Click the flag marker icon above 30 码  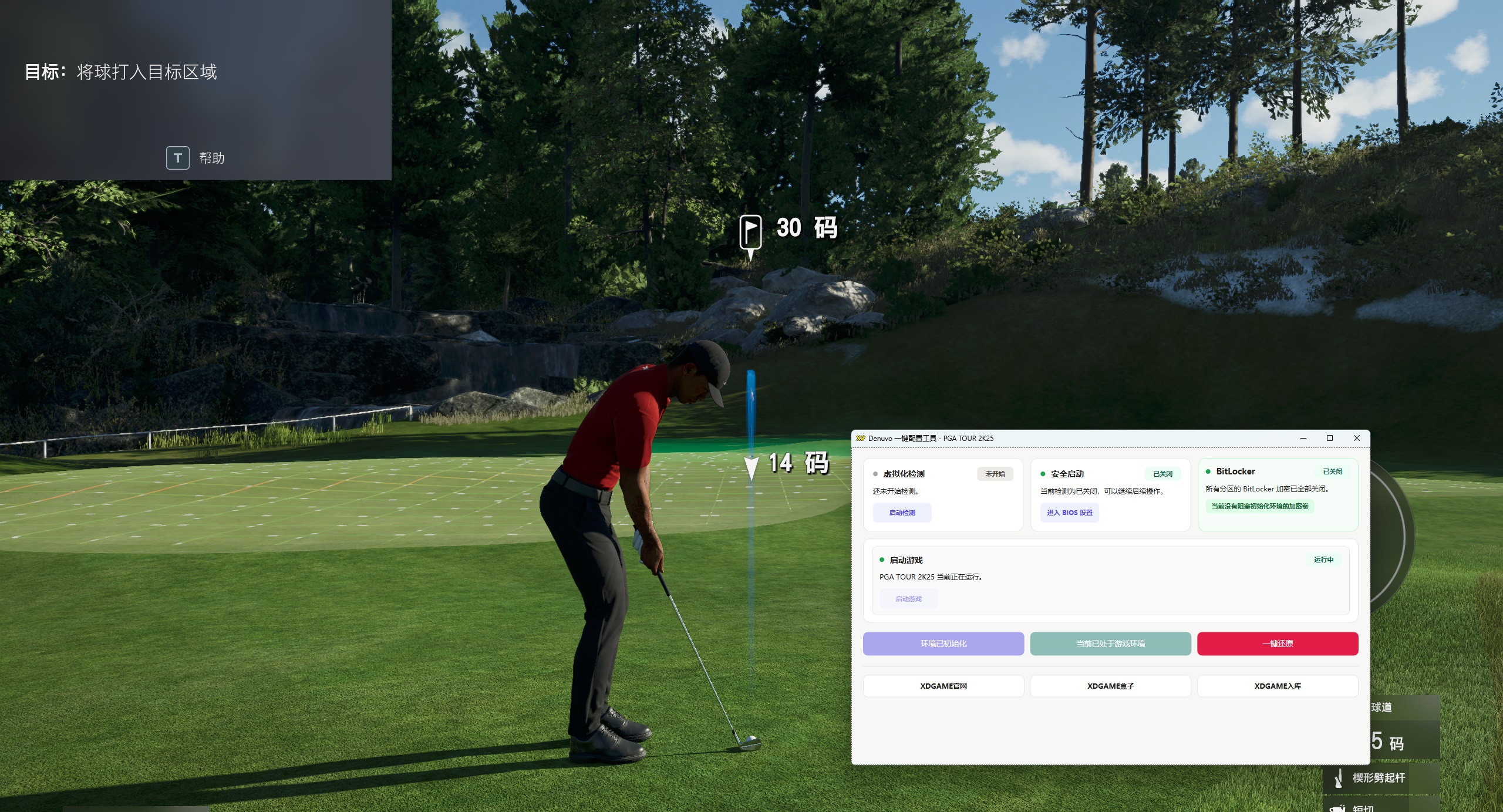click(x=751, y=232)
